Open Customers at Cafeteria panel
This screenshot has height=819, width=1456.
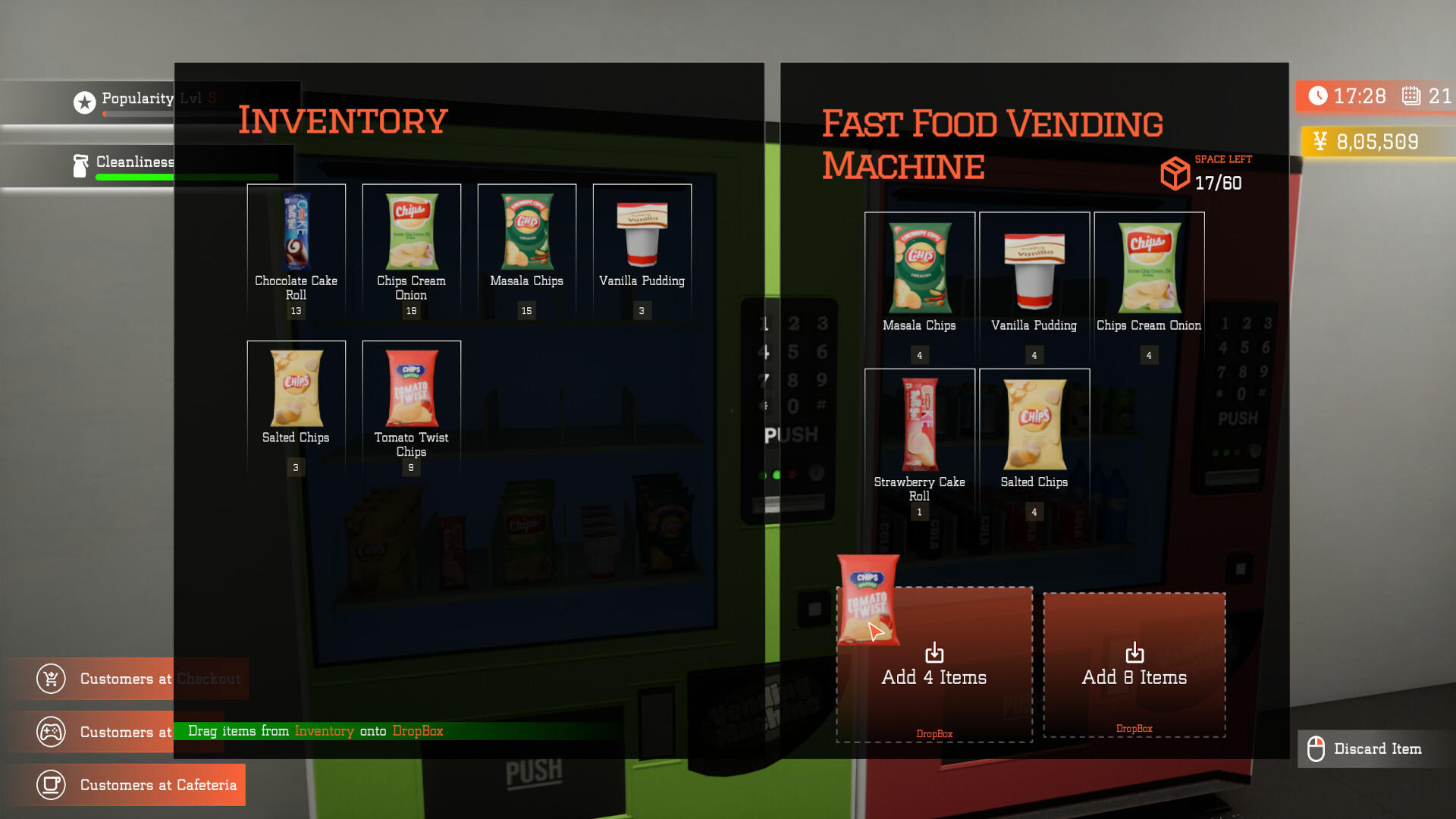(140, 785)
